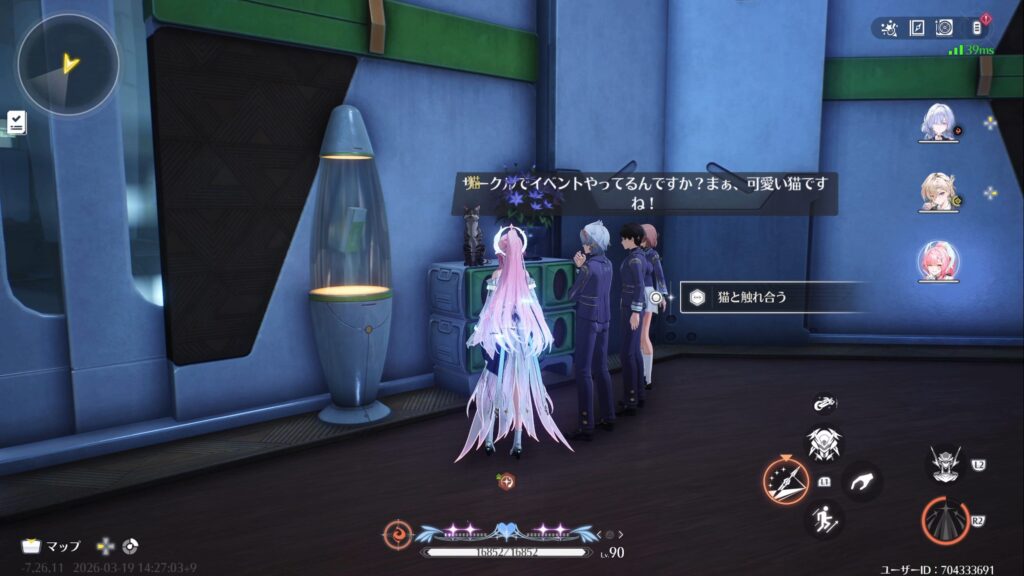Use the orange-ringed arrow skill
1024x576 pixels.
click(x=786, y=480)
